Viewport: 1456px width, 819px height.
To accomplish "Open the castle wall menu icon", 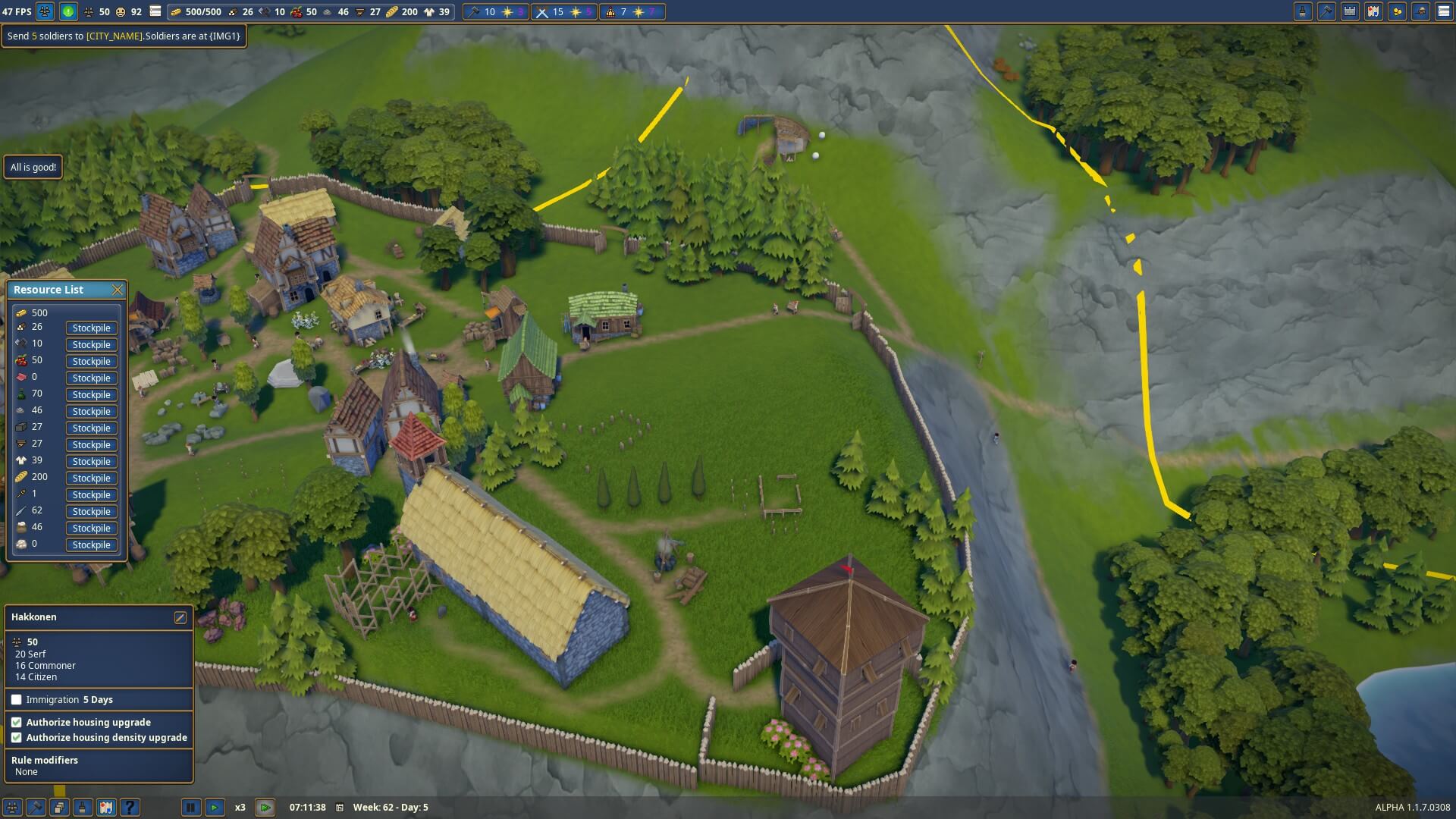I will 1350,11.
